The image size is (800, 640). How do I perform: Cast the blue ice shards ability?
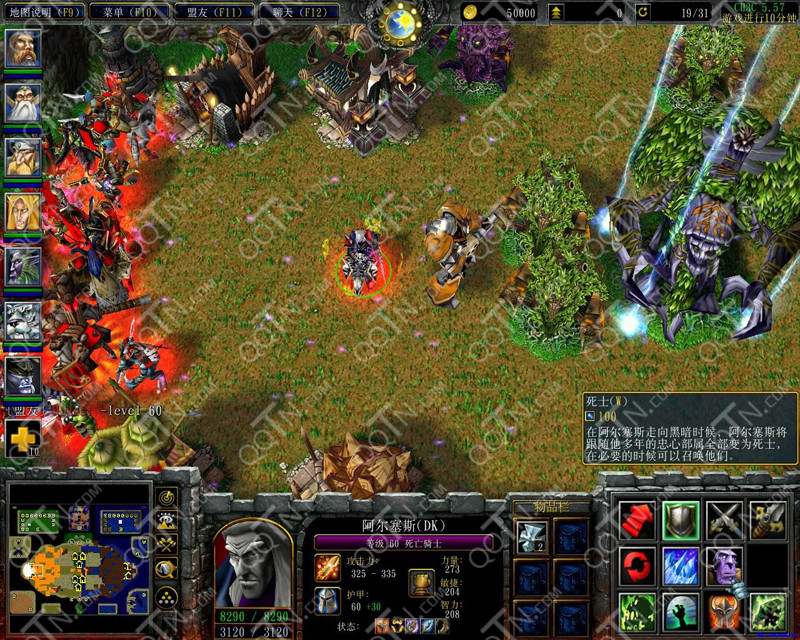click(681, 564)
